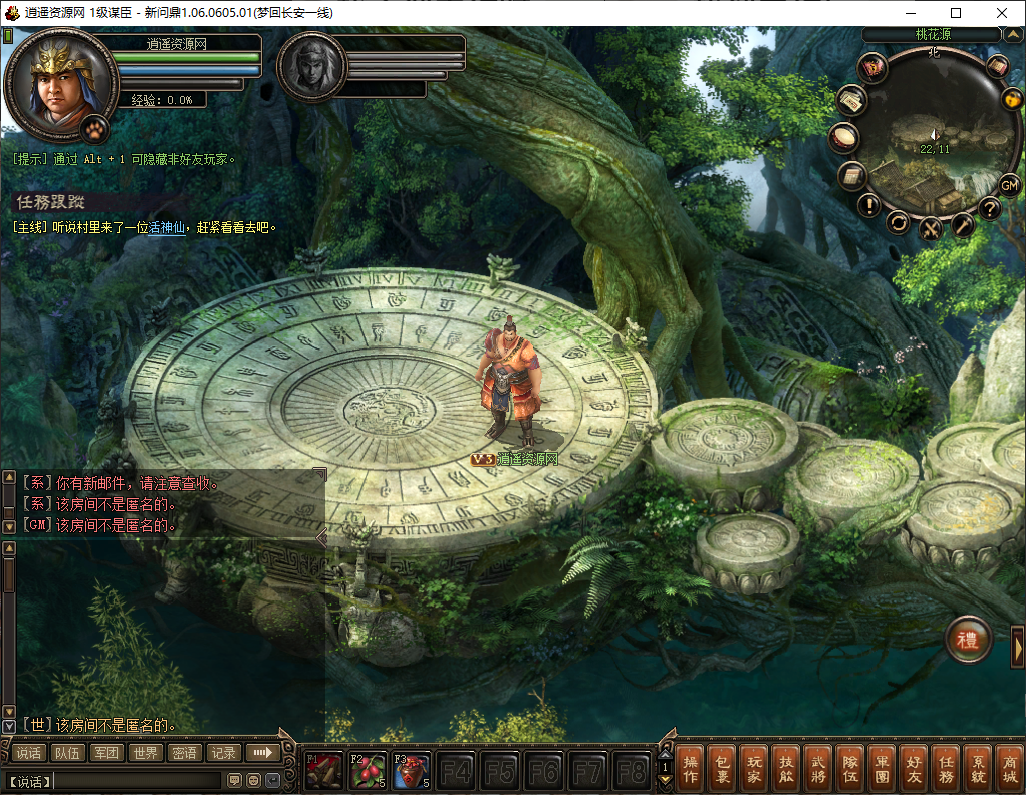Switch chat channel to 世界 (world)
Image resolution: width=1026 pixels, height=795 pixels.
pyautogui.click(x=146, y=753)
